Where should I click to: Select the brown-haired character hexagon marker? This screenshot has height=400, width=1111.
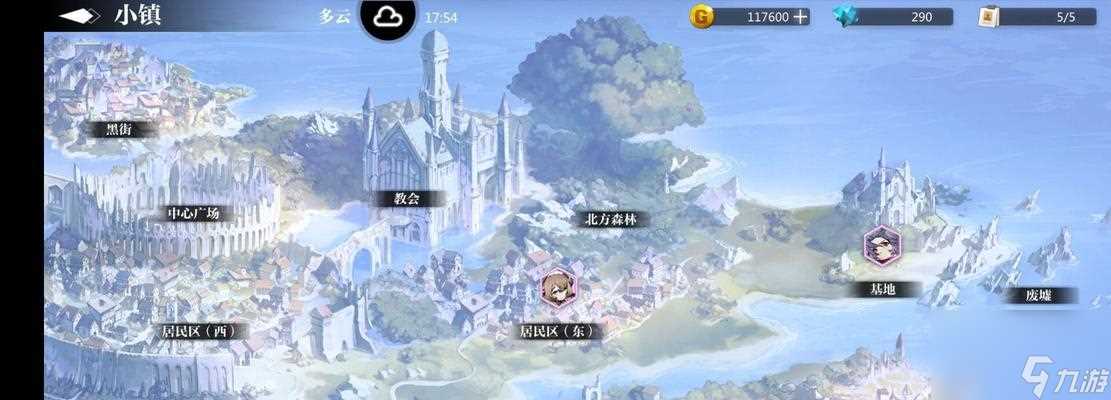coord(557,288)
